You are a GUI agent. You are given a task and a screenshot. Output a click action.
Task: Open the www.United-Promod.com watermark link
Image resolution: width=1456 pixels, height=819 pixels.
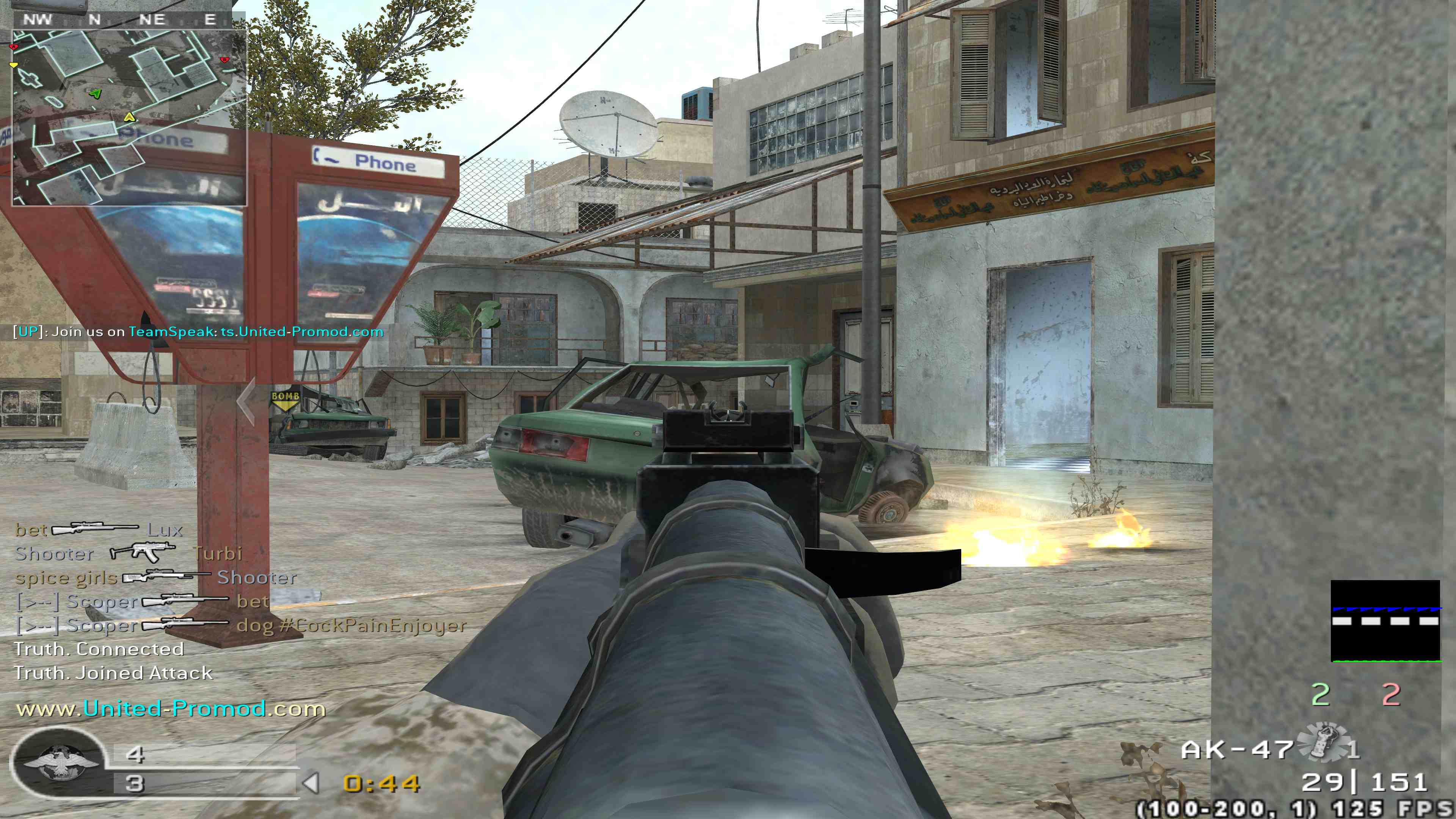171,709
